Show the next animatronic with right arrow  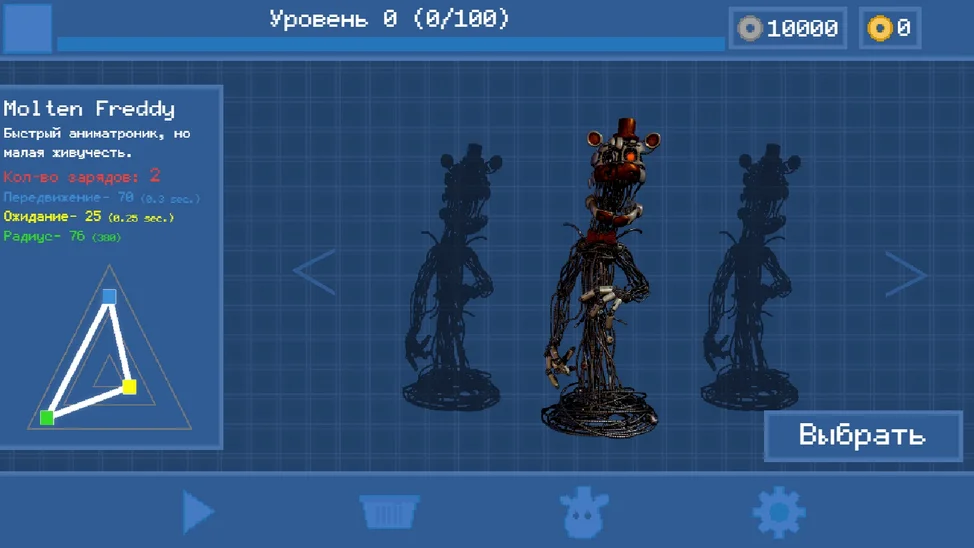(x=905, y=273)
